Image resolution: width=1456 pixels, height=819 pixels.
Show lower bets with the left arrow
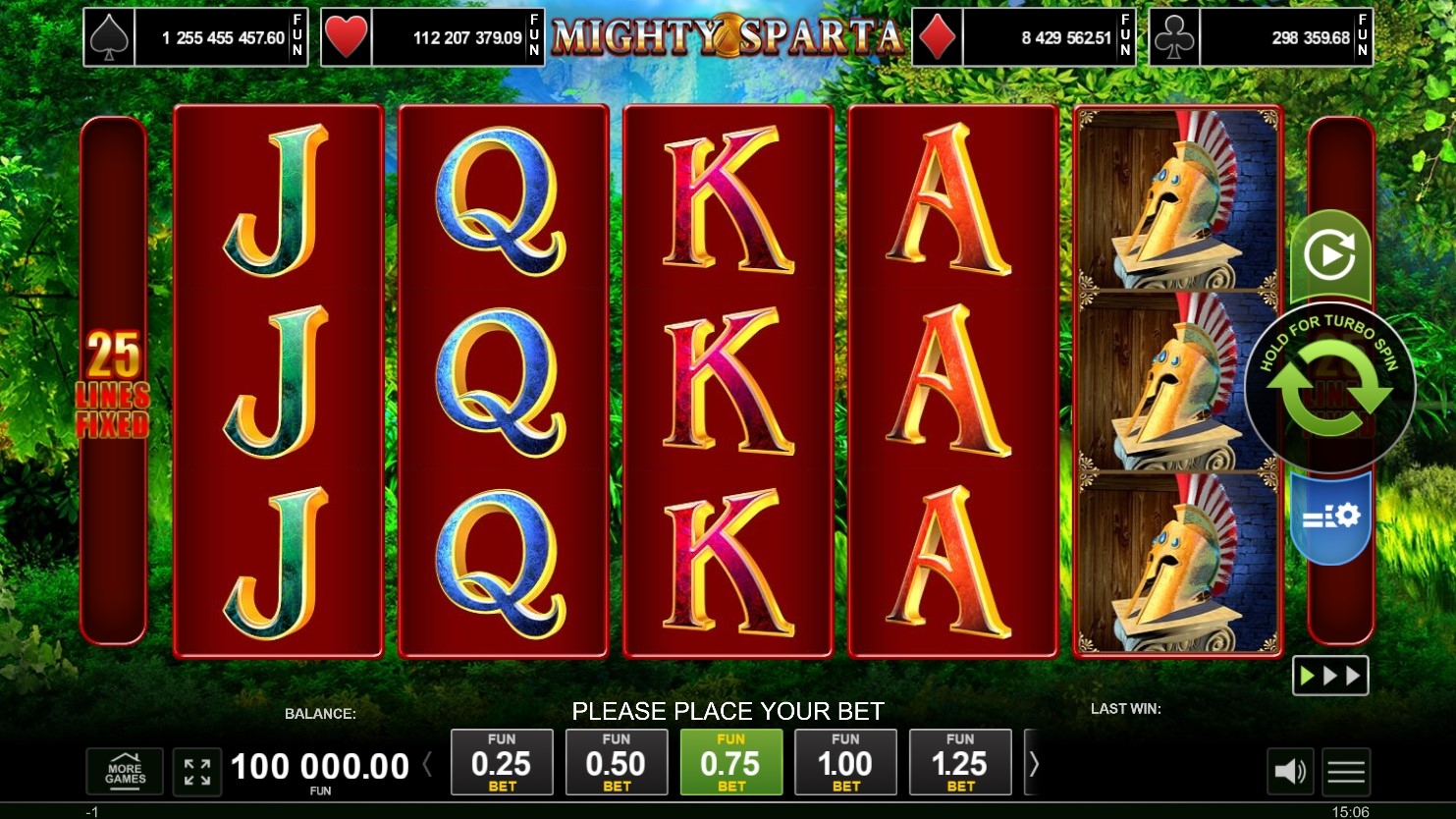pos(427,763)
